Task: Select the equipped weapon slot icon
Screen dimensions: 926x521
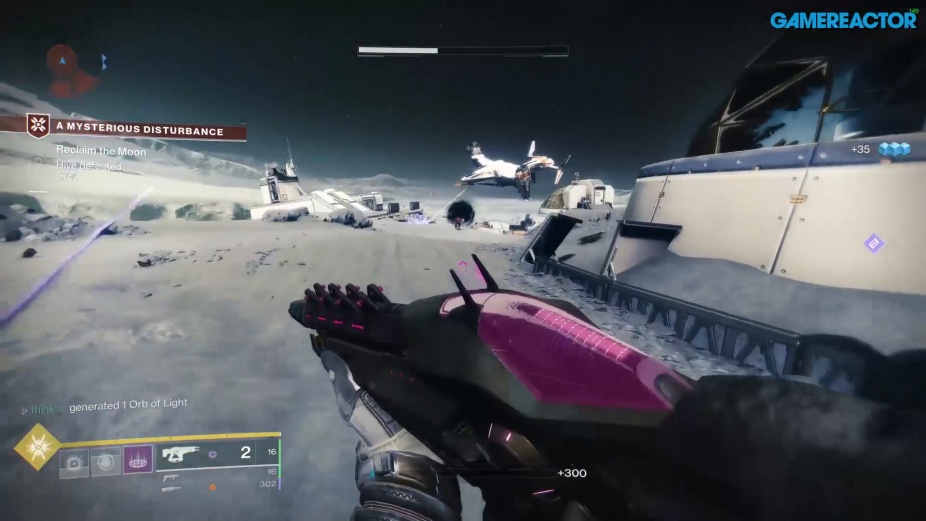Action: [181, 453]
